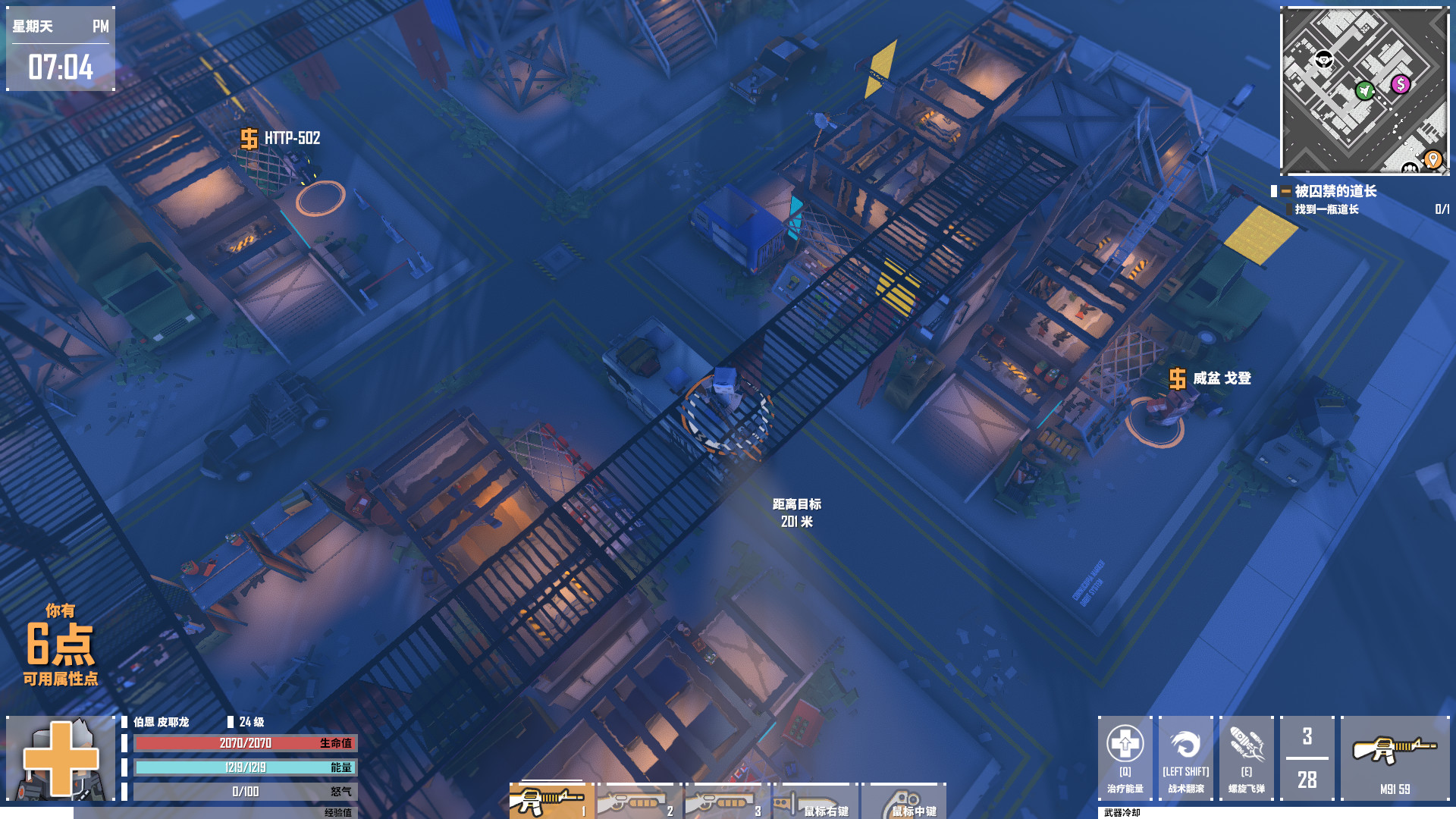This screenshot has width=1456, height=819.
Task: Select shotgun in weapon slot 2
Action: [637, 799]
